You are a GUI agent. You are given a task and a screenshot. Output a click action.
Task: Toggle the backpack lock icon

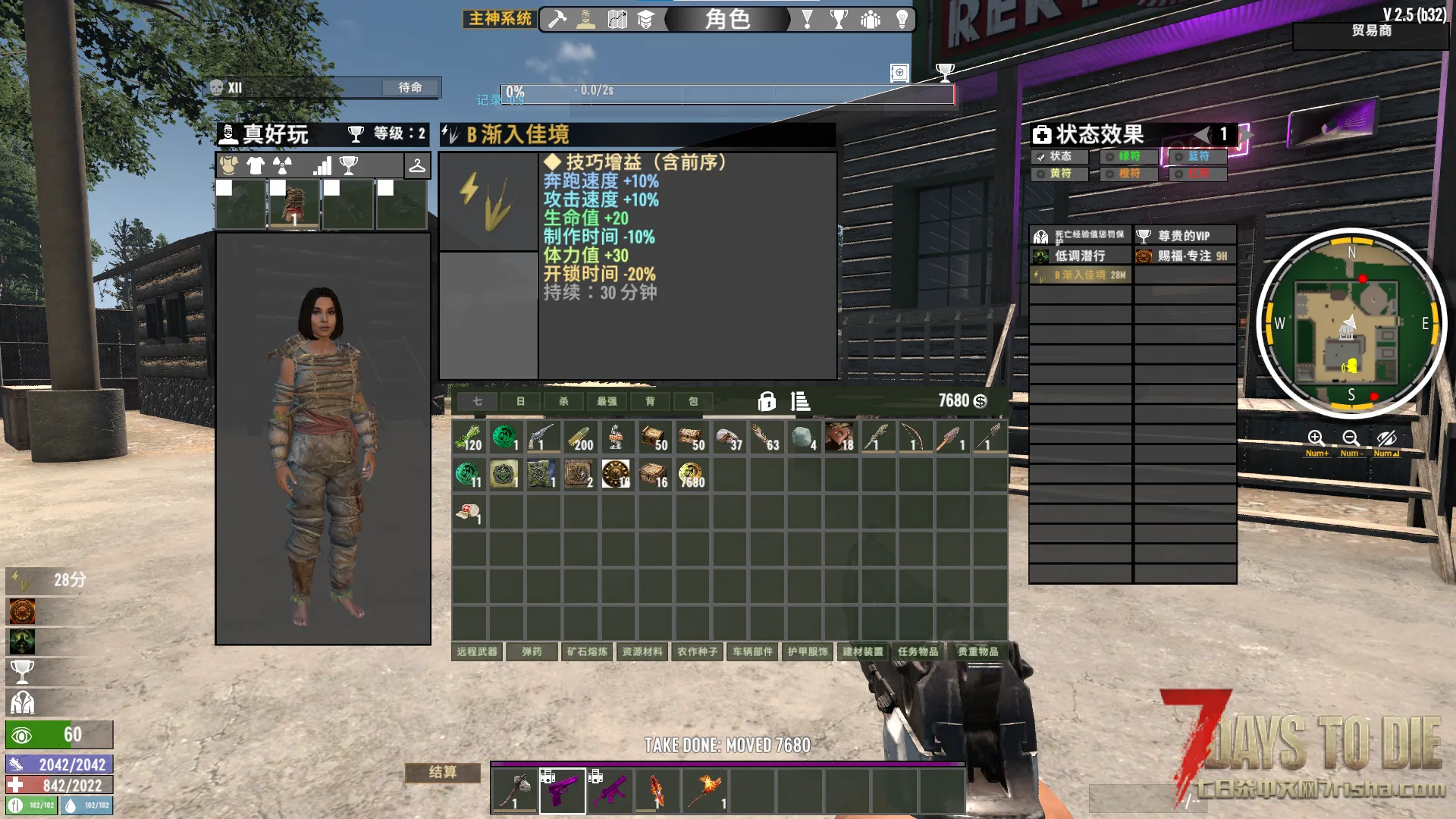[x=767, y=401]
